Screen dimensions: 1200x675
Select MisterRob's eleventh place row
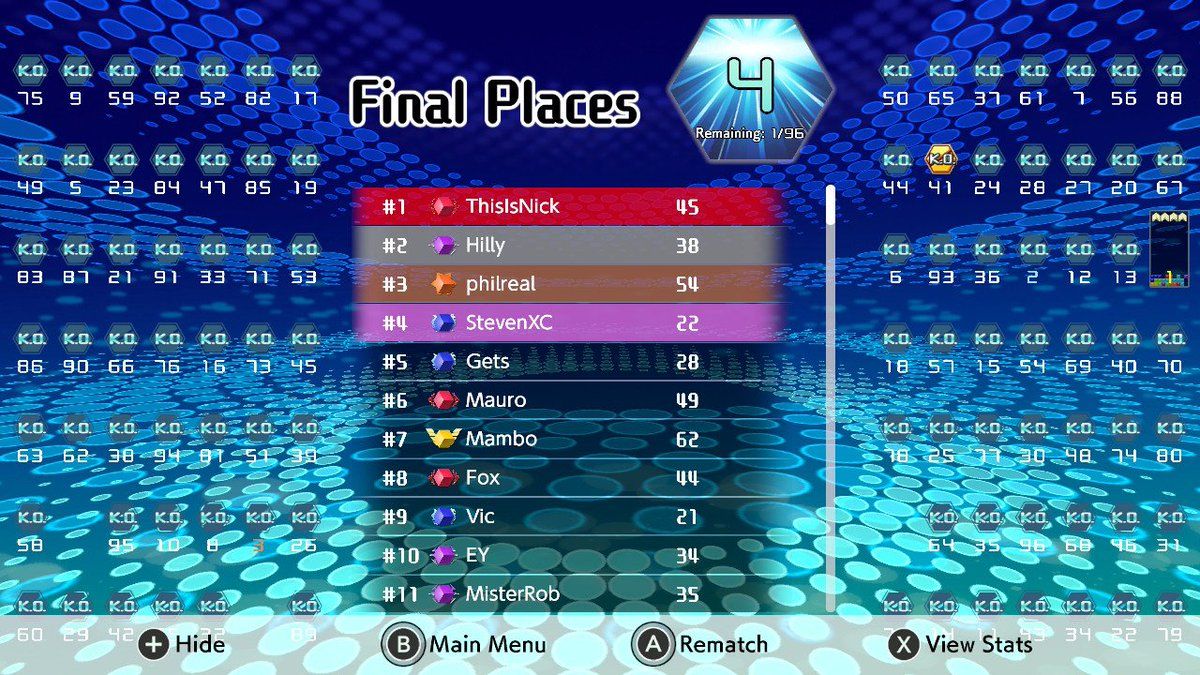tap(568, 594)
